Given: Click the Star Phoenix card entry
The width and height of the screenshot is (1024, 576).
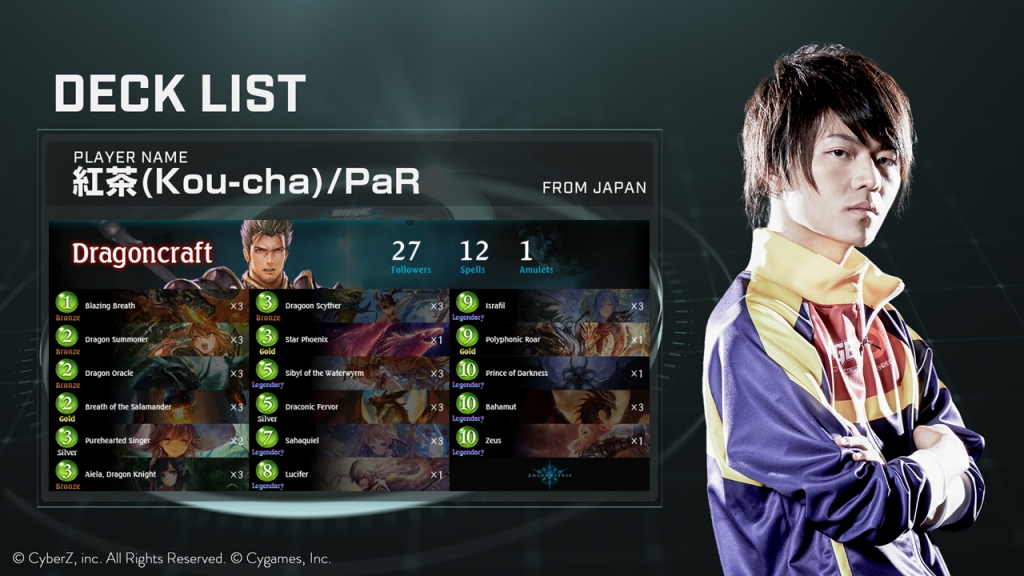Looking at the screenshot, I should pyautogui.click(x=350, y=340).
